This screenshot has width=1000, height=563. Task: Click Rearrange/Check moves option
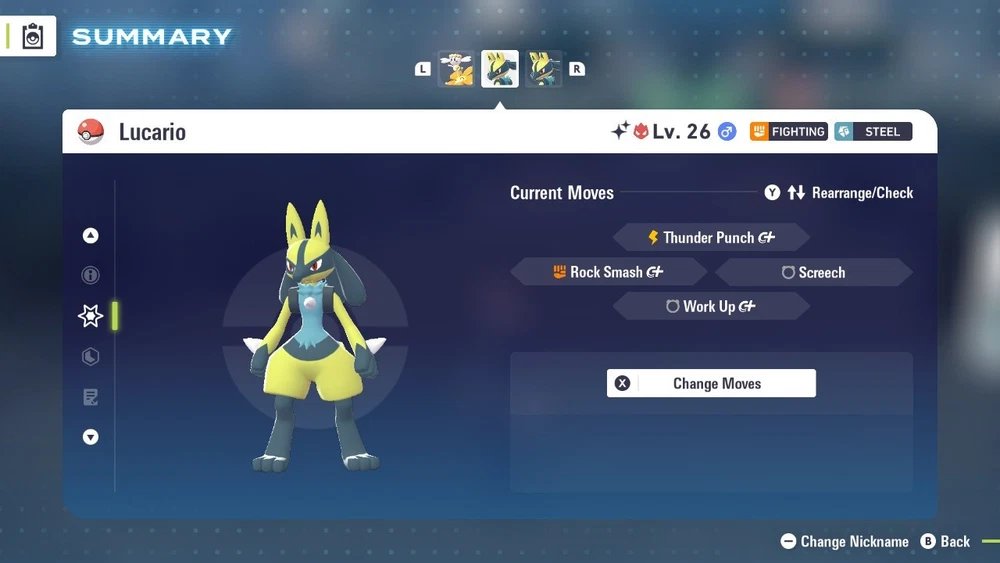[x=849, y=193]
